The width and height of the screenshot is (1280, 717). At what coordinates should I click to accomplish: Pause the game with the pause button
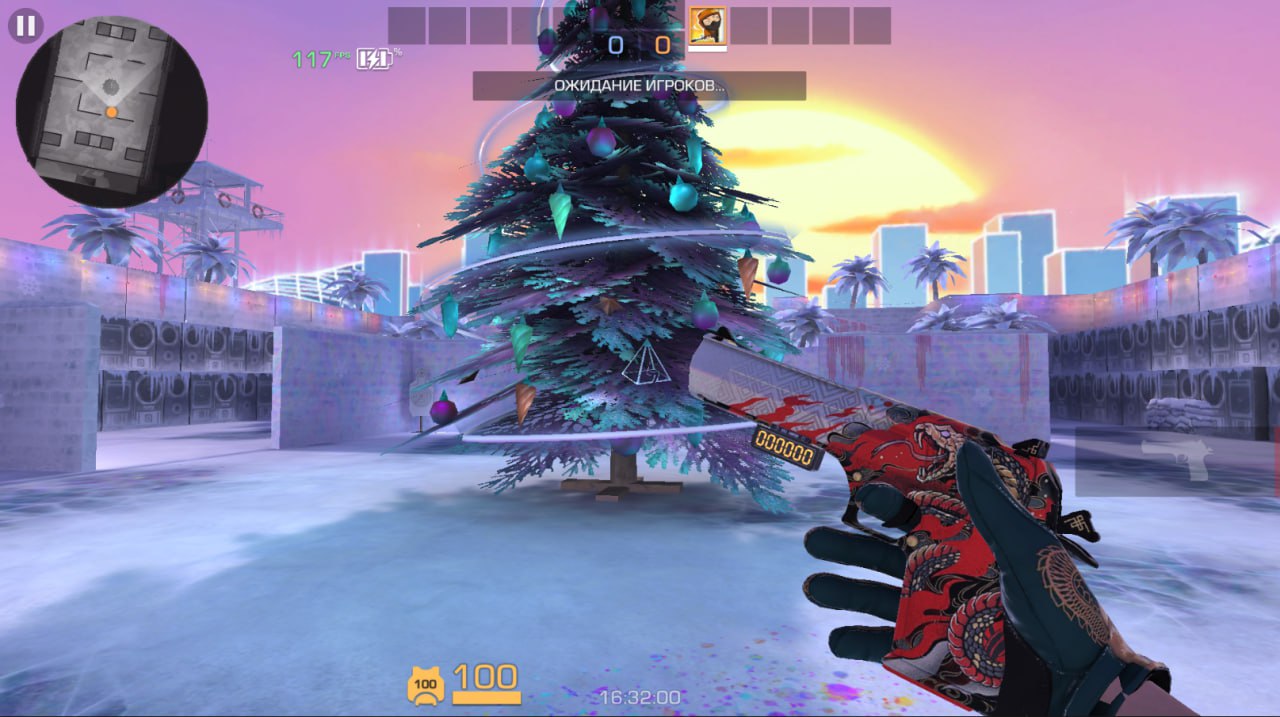pyautogui.click(x=25, y=26)
